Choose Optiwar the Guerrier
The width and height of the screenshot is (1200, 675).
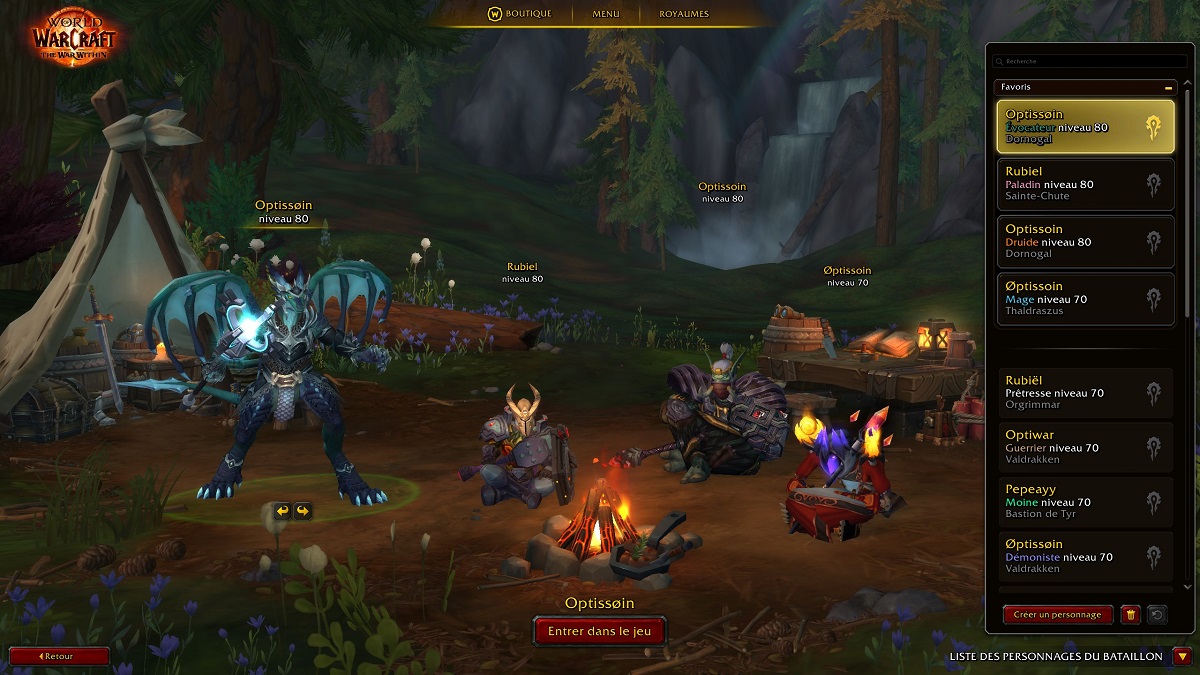pos(1086,447)
